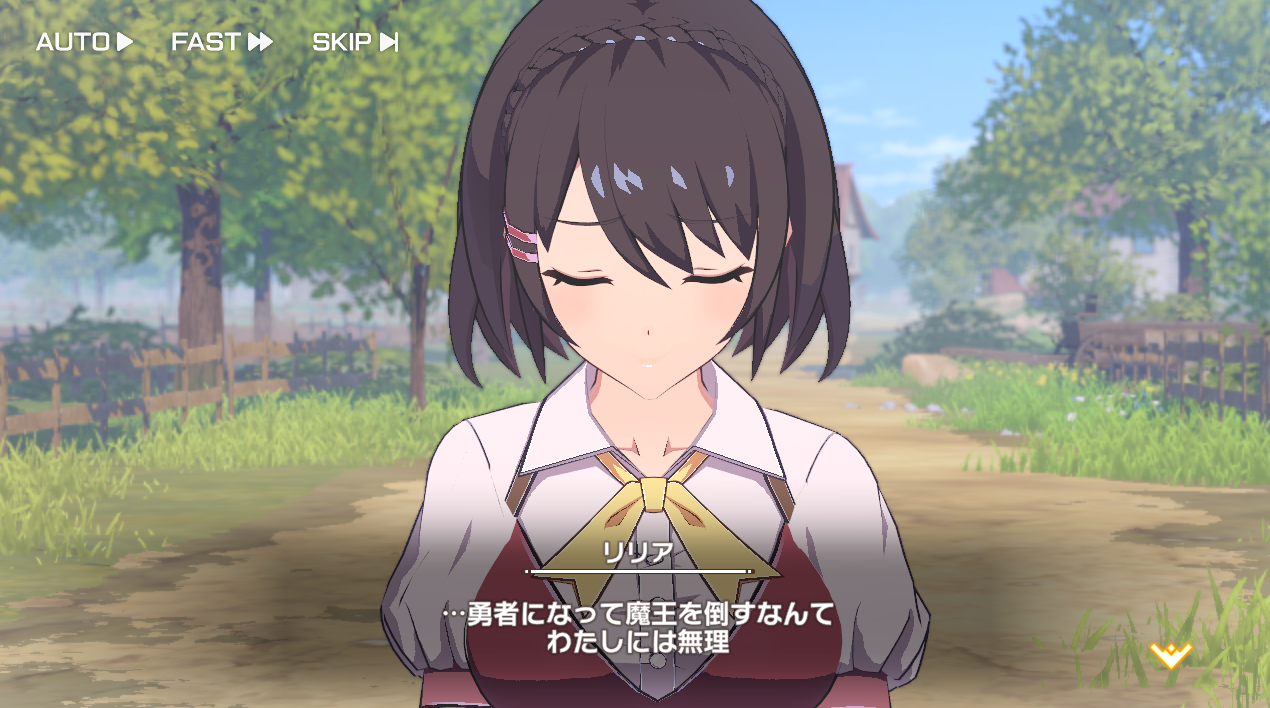Enable AUTO dialogue playback
The width and height of the screenshot is (1270, 708).
pyautogui.click(x=84, y=42)
